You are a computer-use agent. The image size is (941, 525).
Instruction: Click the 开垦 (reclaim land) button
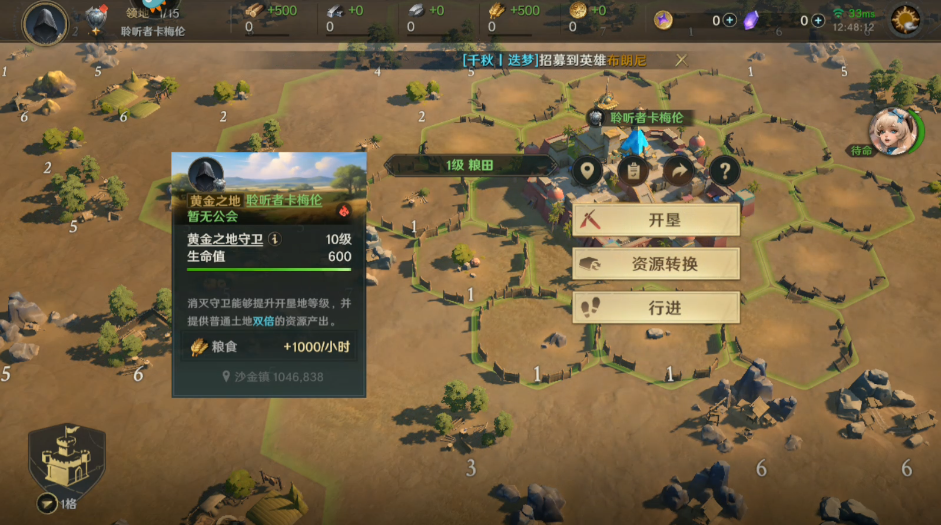point(656,220)
